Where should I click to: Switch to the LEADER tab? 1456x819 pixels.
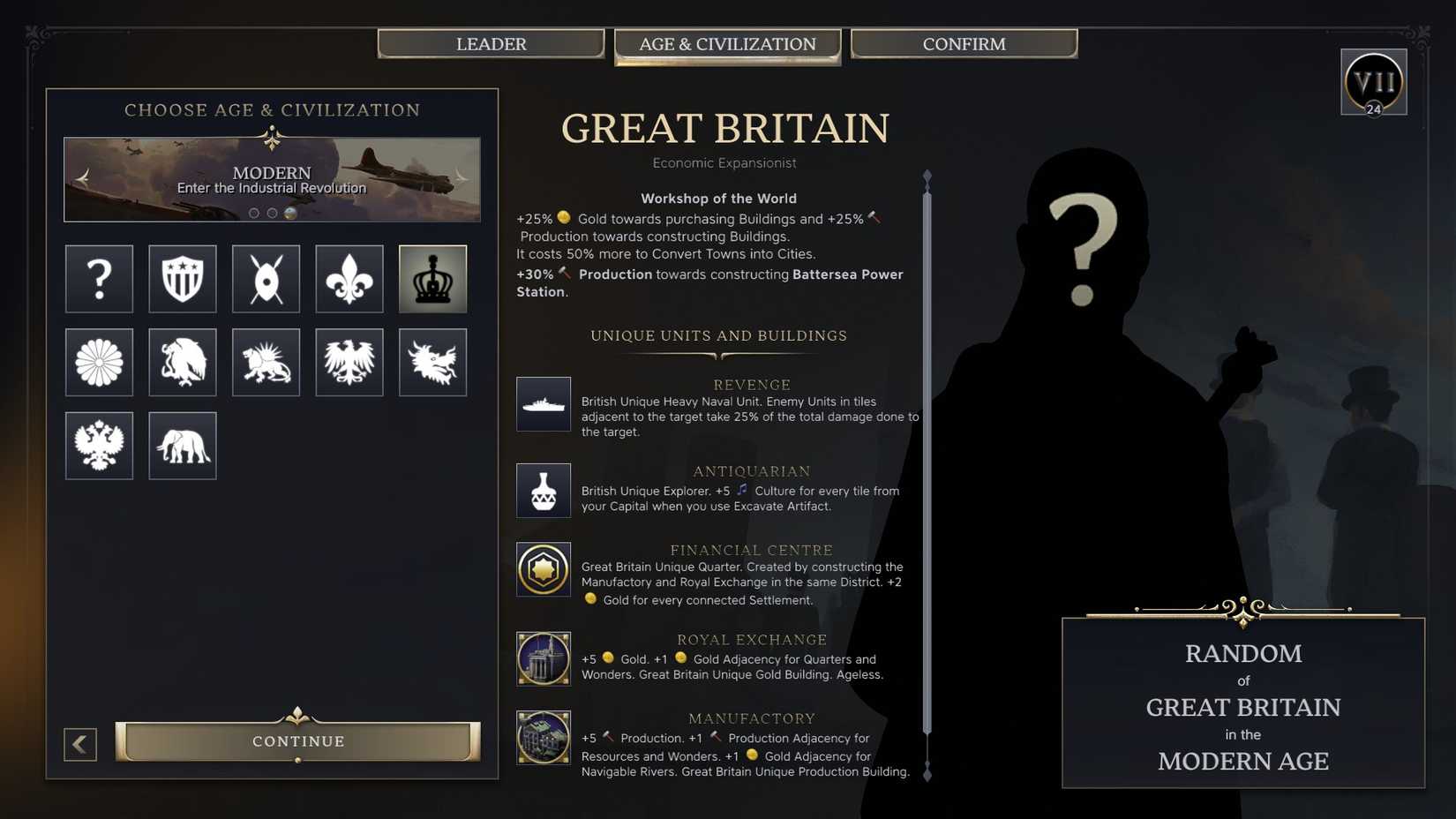492,43
